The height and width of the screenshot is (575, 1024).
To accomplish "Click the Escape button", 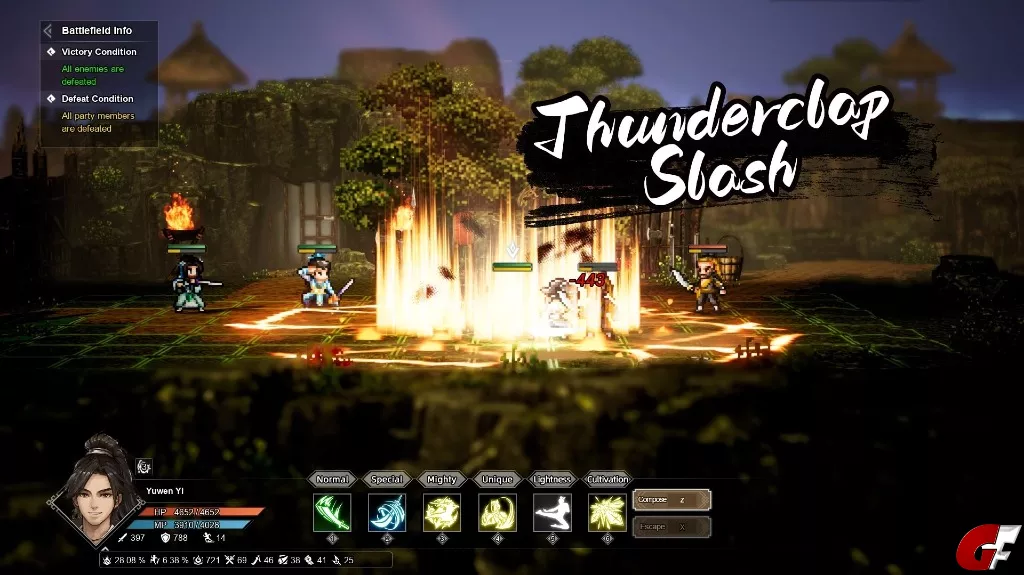I will pos(672,526).
